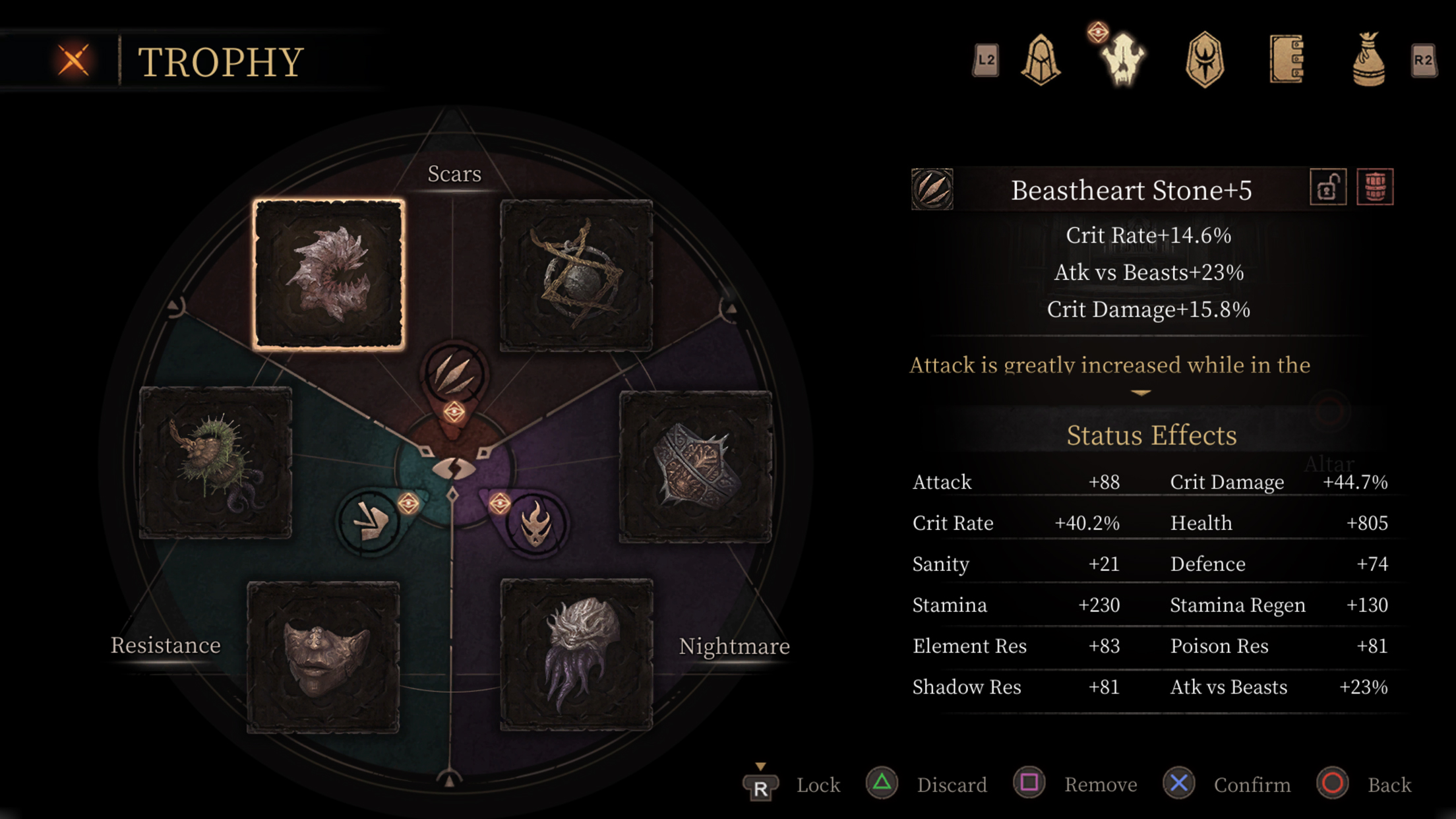Image resolution: width=1456 pixels, height=819 pixels.
Task: Activate the Resistance arrow node
Action: click(x=370, y=522)
